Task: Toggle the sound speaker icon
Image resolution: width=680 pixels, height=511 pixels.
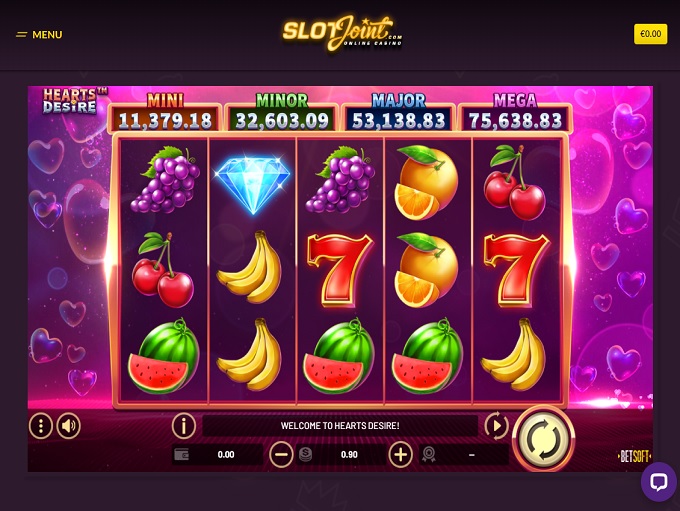Action: click(x=68, y=426)
